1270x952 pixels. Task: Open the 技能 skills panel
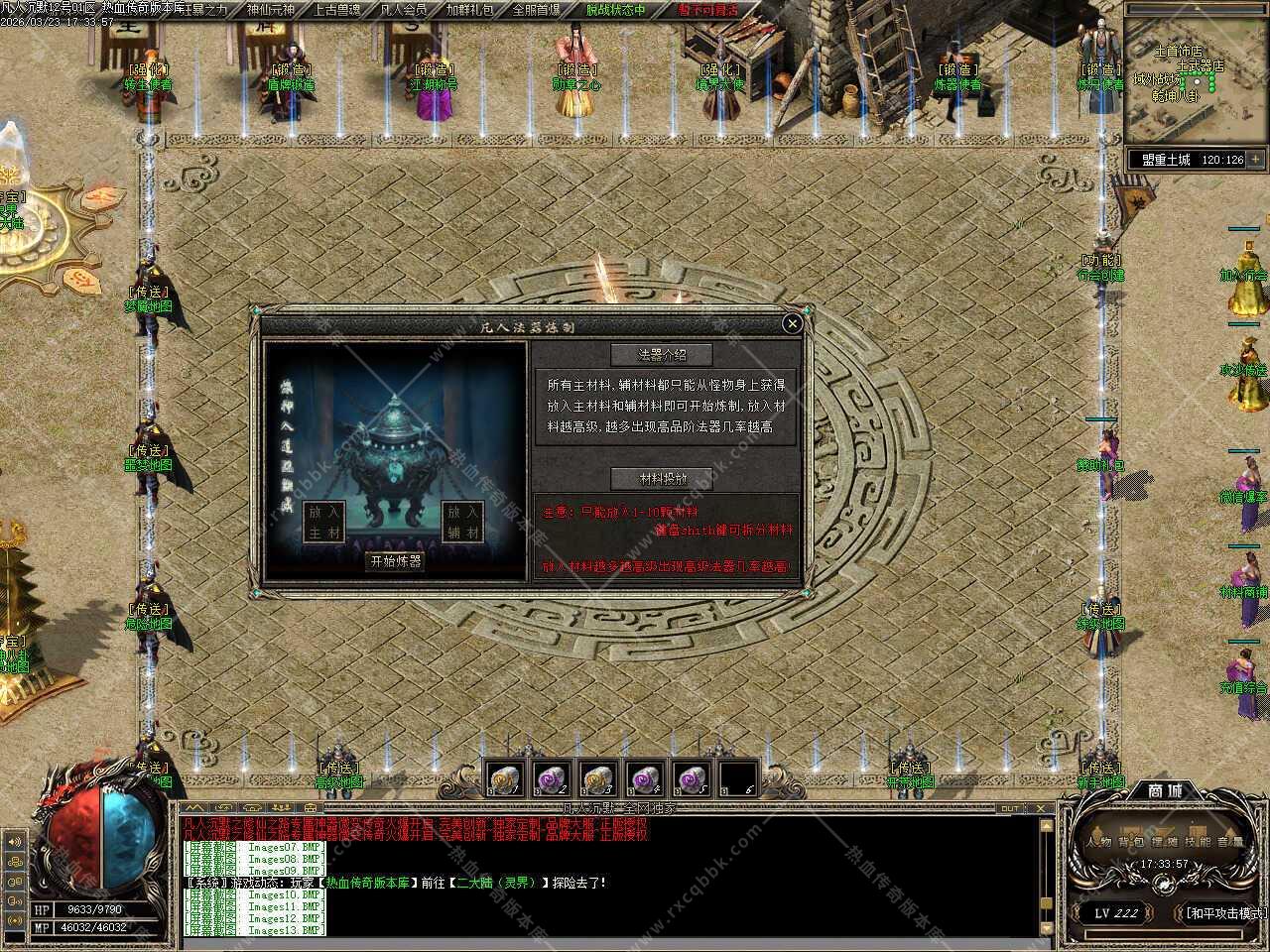coord(1199,842)
